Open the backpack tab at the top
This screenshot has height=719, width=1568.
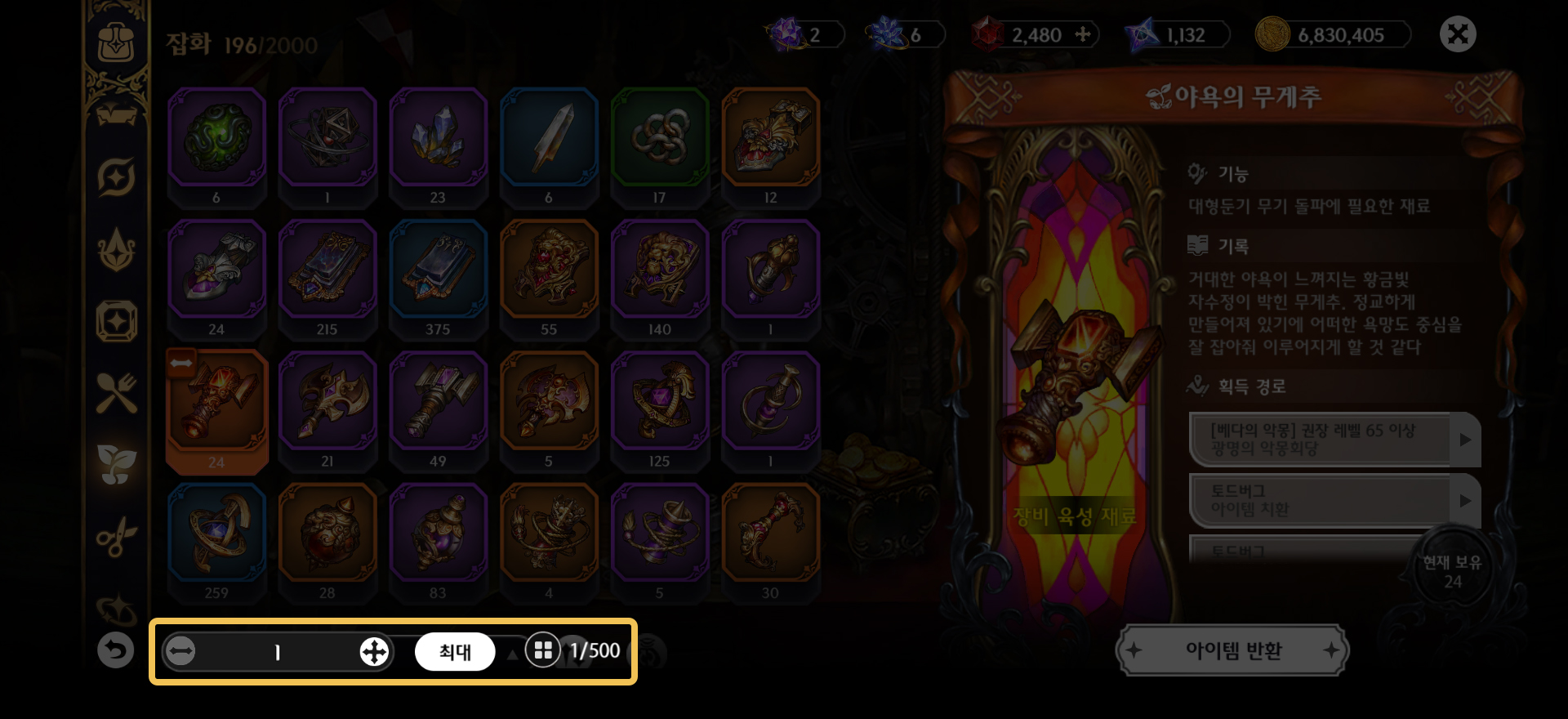click(116, 42)
